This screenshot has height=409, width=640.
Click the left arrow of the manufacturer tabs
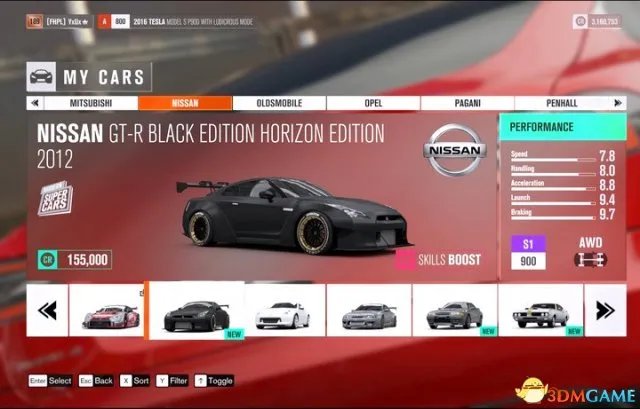coord(36,102)
